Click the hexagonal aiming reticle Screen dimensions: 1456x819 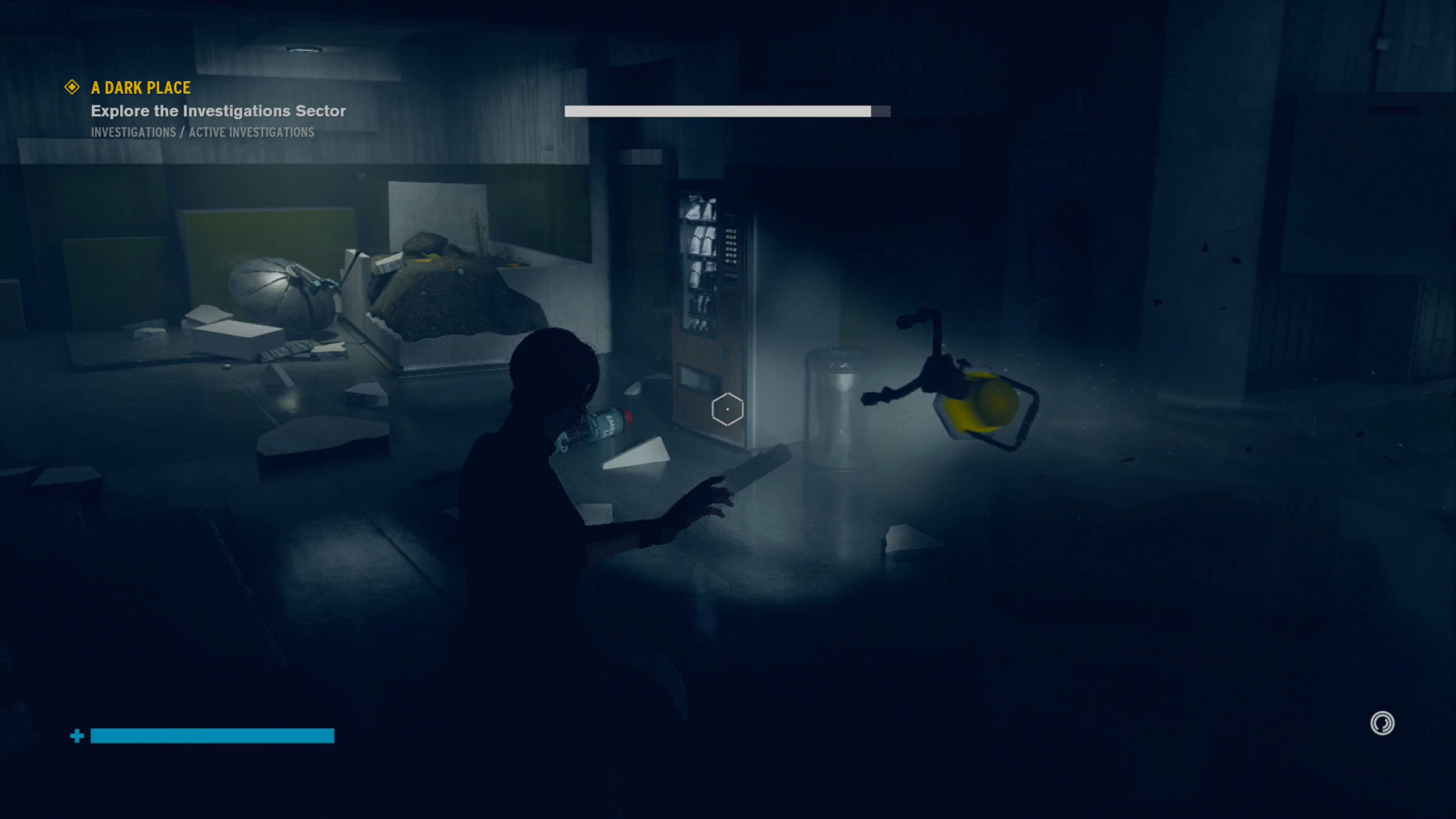point(727,409)
